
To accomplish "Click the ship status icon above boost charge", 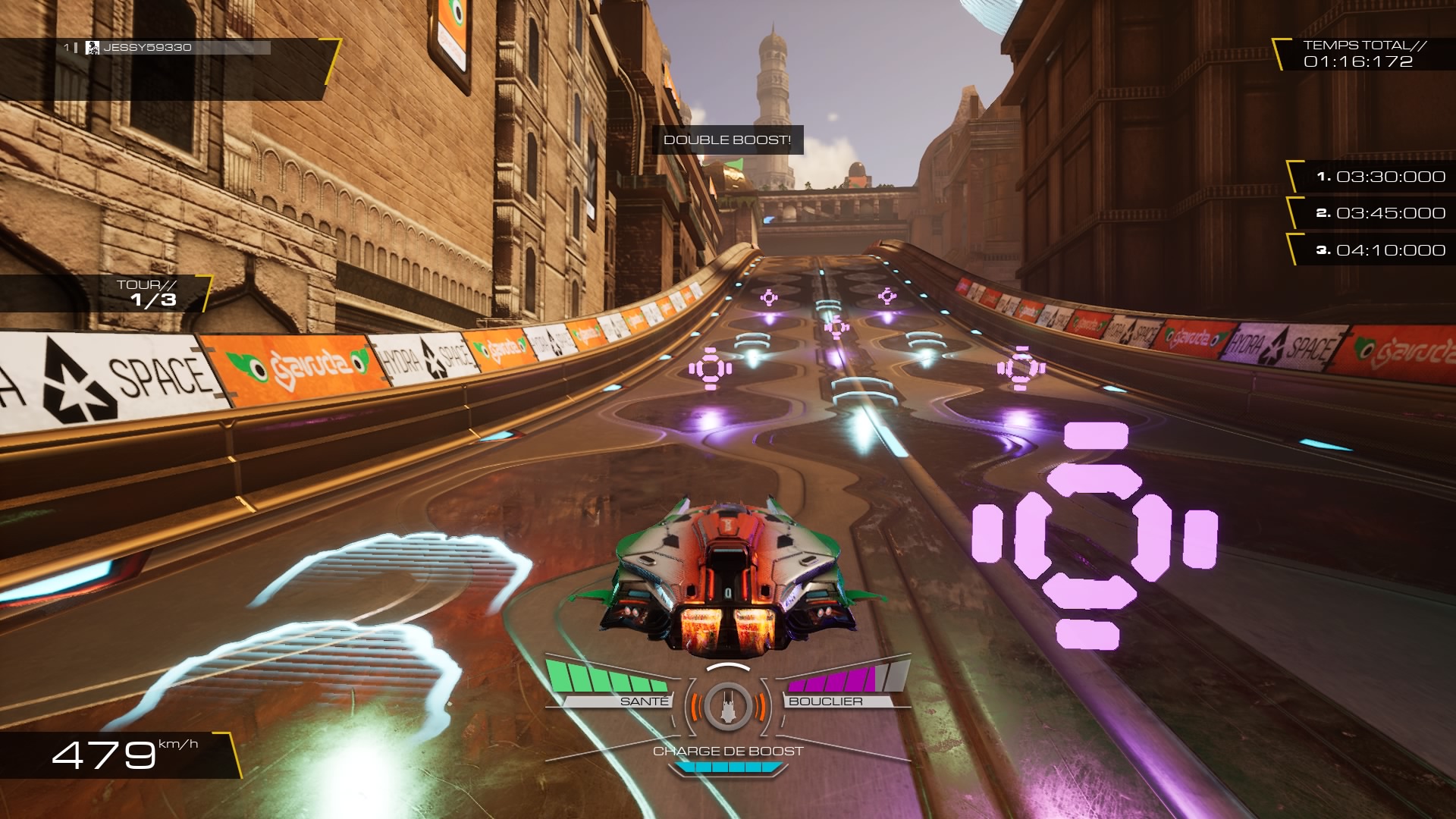I will tap(727, 706).
